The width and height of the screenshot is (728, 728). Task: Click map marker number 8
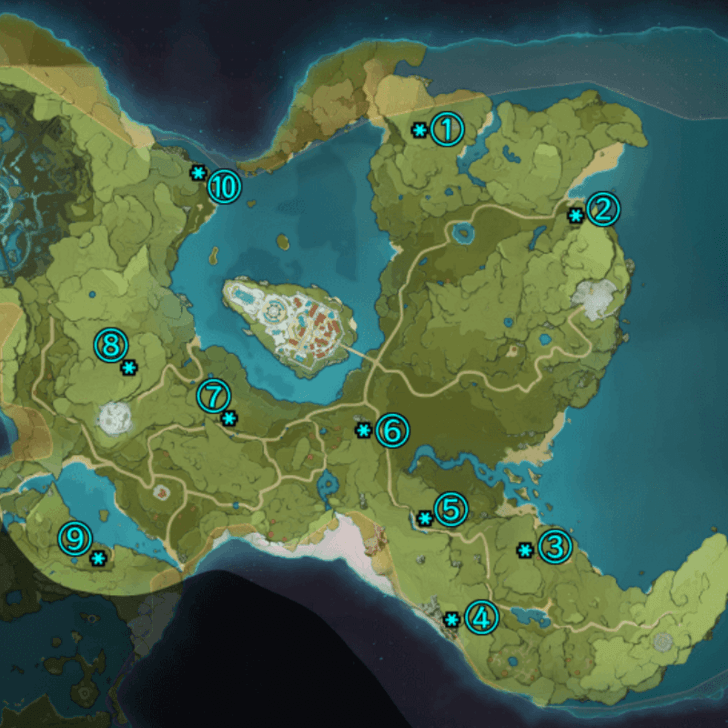click(x=110, y=346)
